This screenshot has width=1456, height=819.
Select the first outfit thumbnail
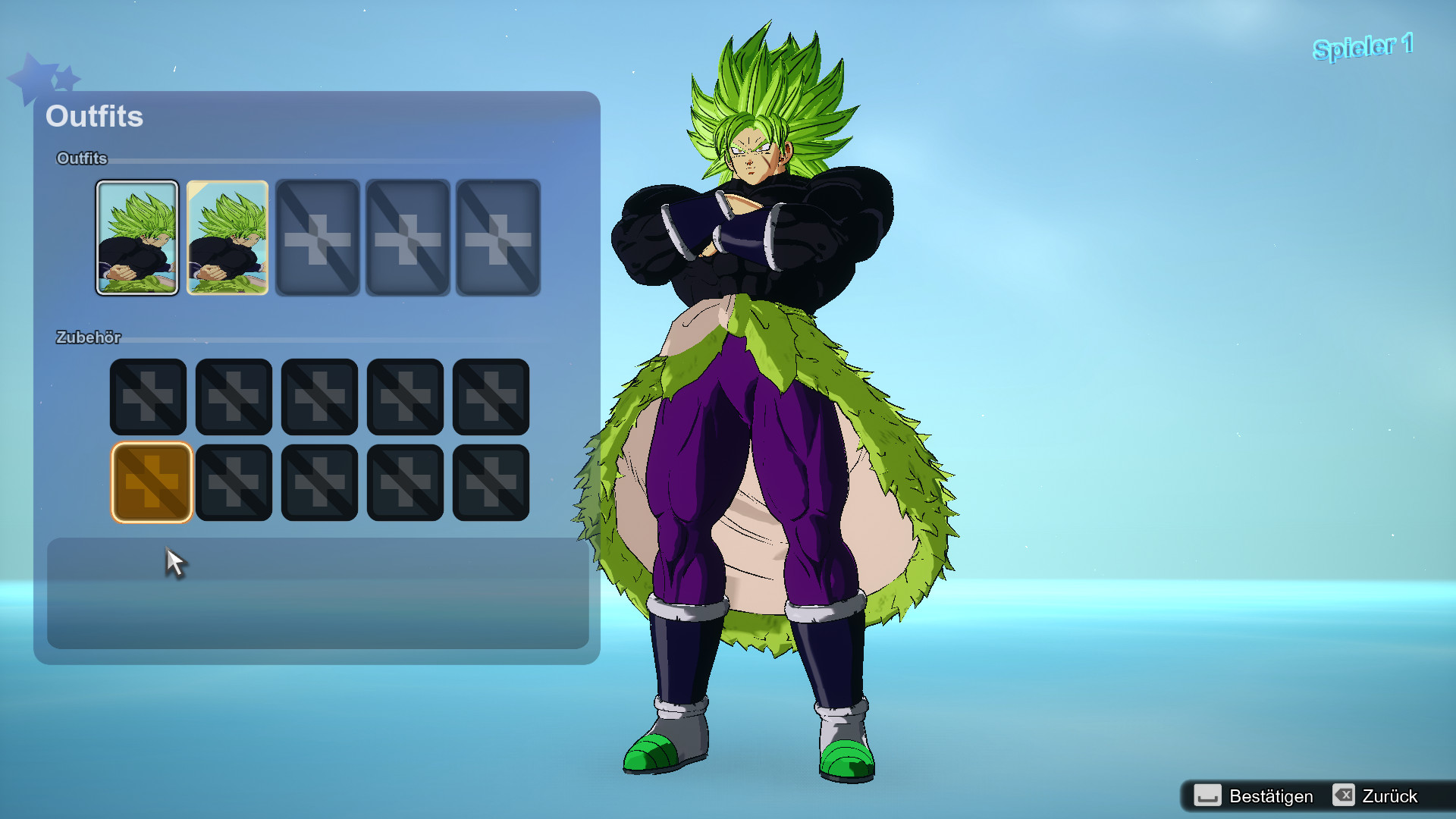click(137, 238)
